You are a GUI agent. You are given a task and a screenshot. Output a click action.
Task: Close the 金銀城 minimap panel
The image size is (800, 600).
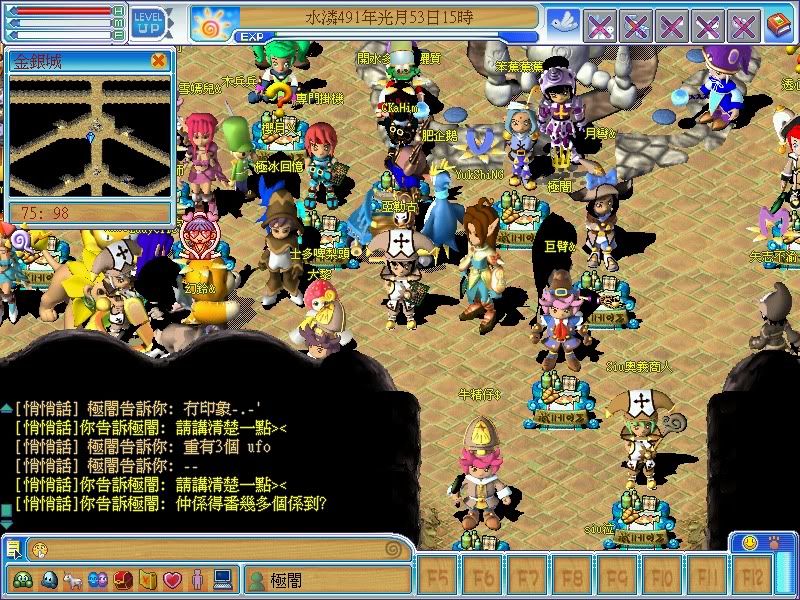click(x=158, y=60)
